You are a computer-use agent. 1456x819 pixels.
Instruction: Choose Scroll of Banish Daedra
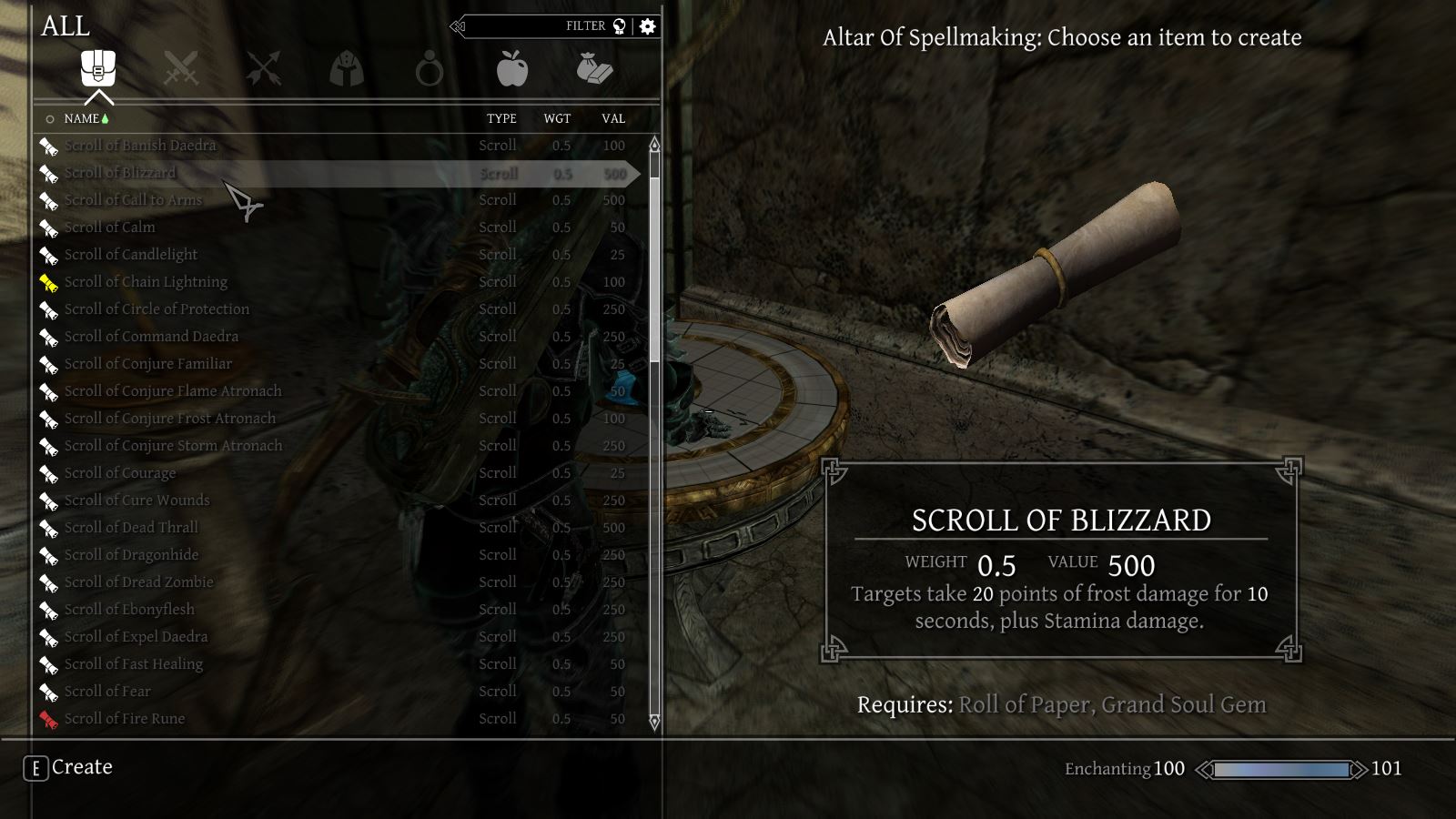140,146
